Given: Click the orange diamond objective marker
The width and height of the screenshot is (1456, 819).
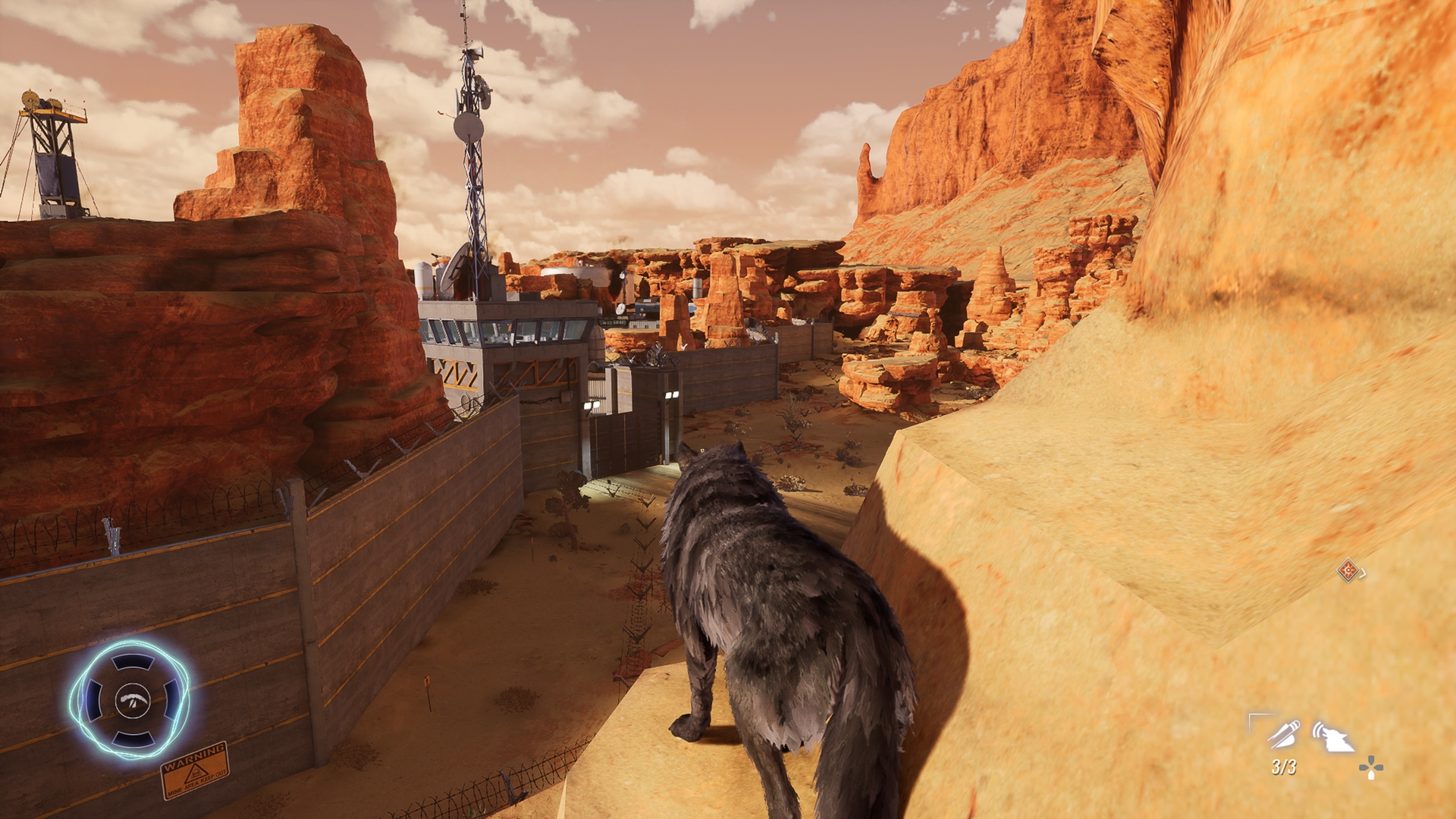Looking at the screenshot, I should [1348, 570].
